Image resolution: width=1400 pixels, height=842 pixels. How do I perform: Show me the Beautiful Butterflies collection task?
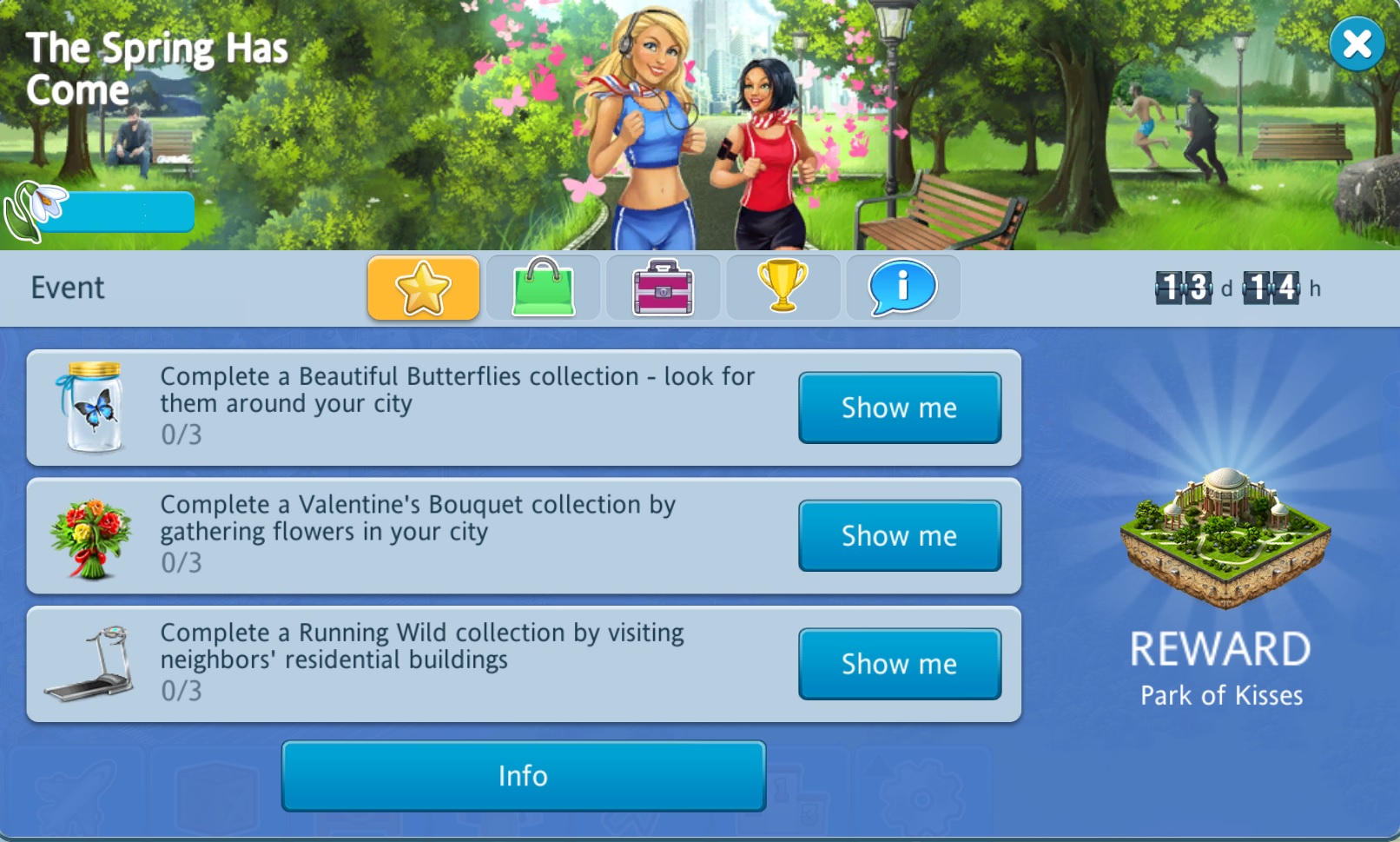[x=899, y=408]
